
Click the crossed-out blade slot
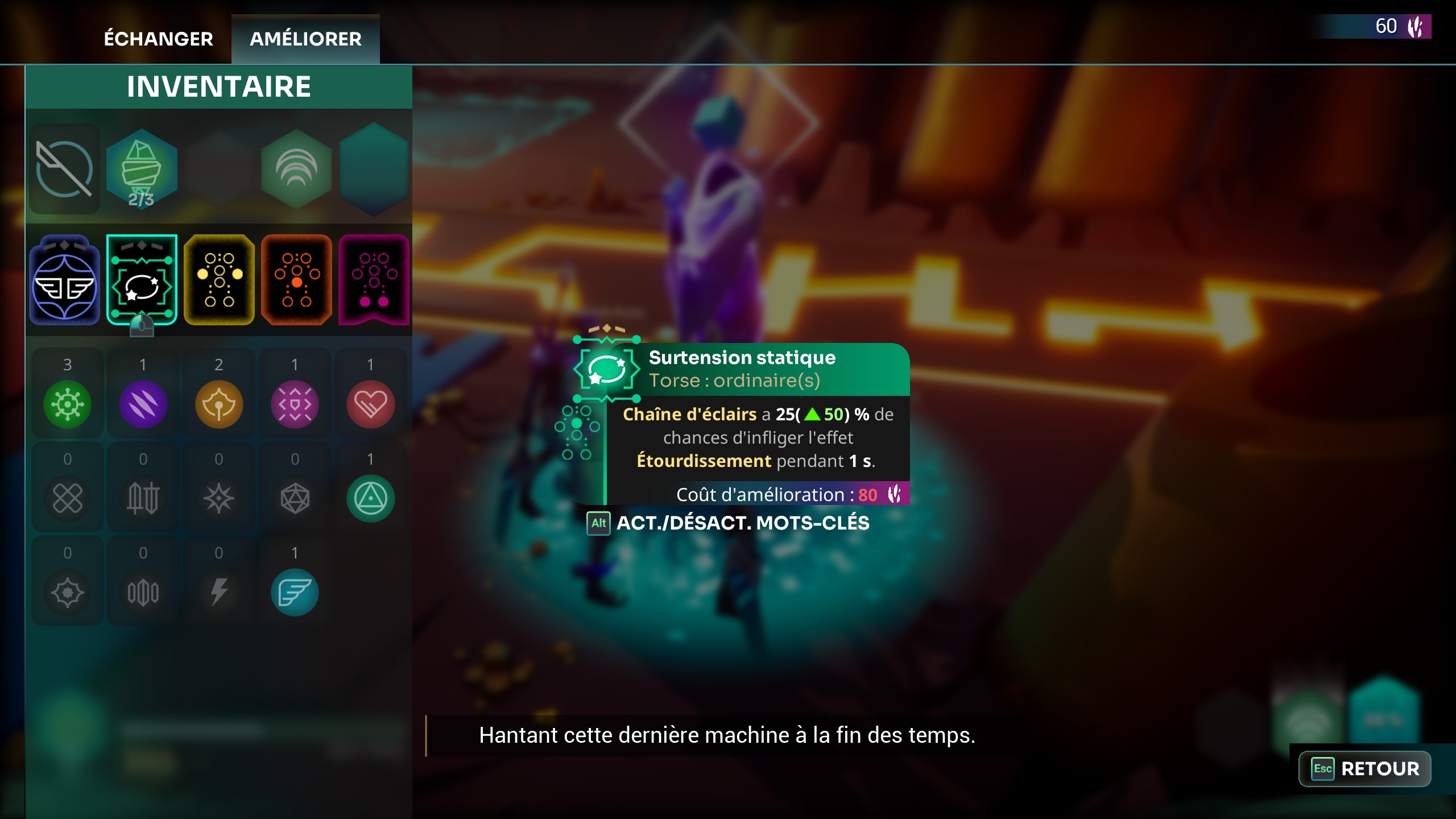tap(65, 169)
